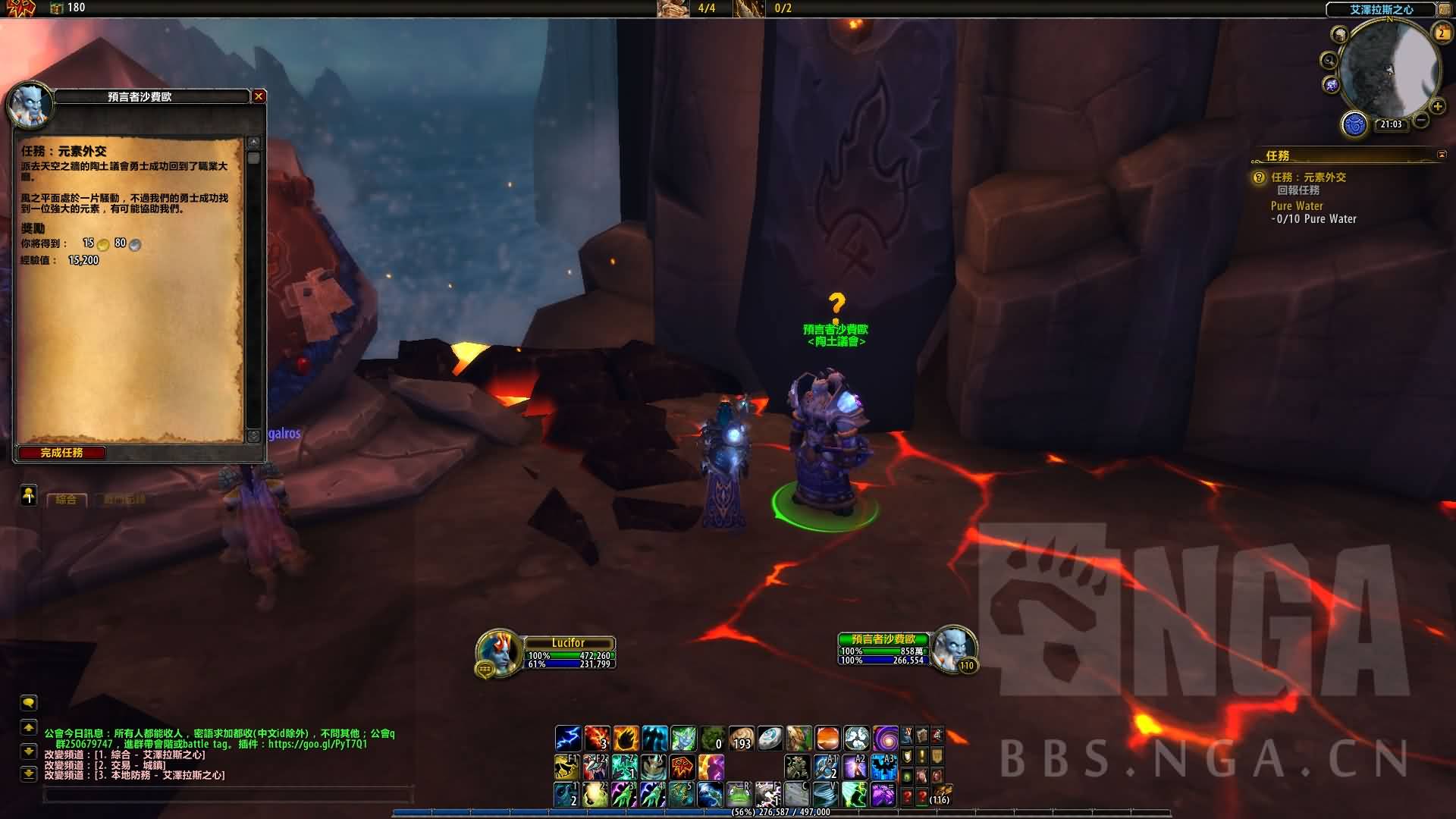Open the chat speech bubble menu
The width and height of the screenshot is (1456, 819).
pyautogui.click(x=29, y=703)
